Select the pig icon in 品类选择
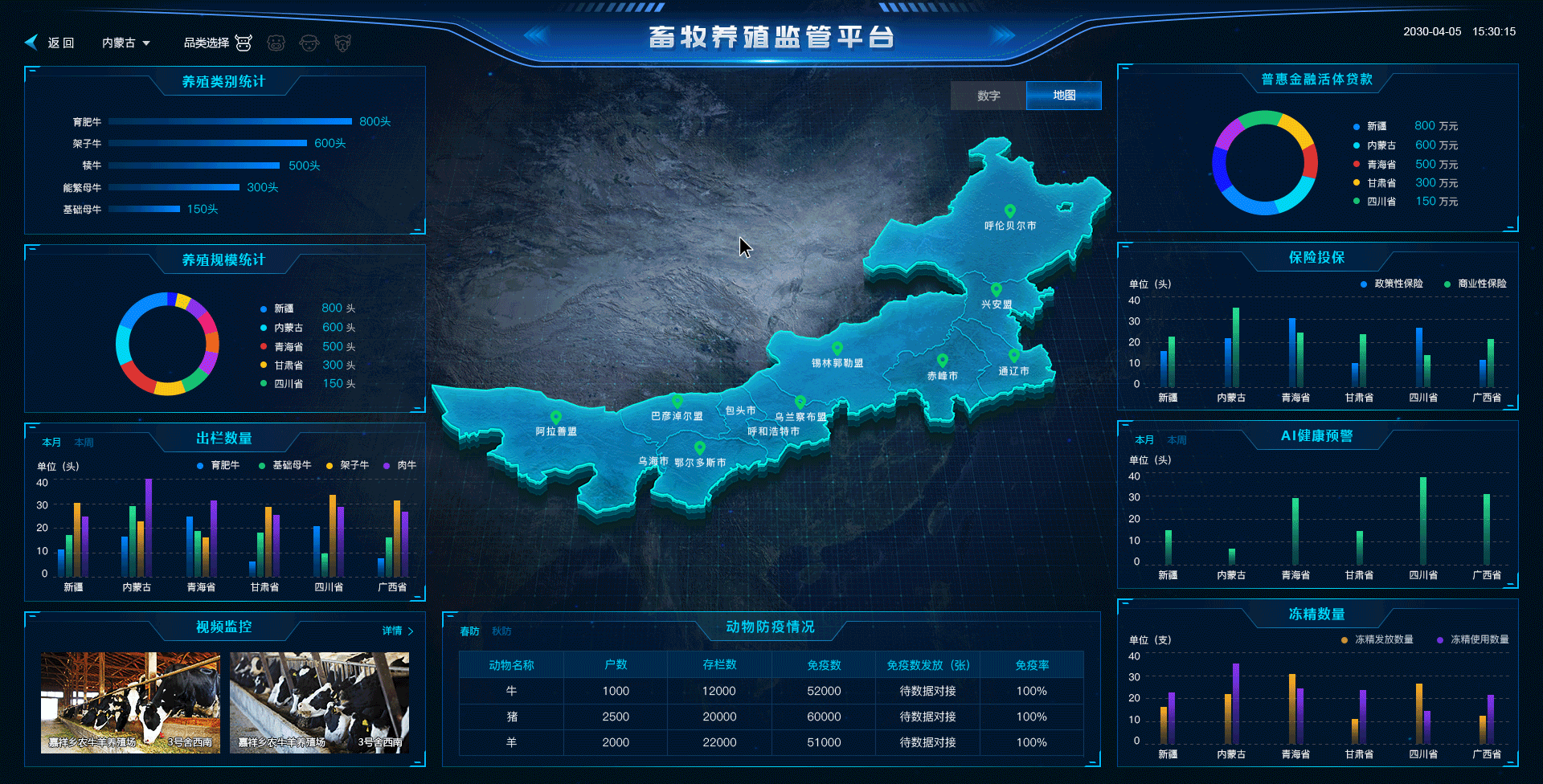 [x=276, y=42]
